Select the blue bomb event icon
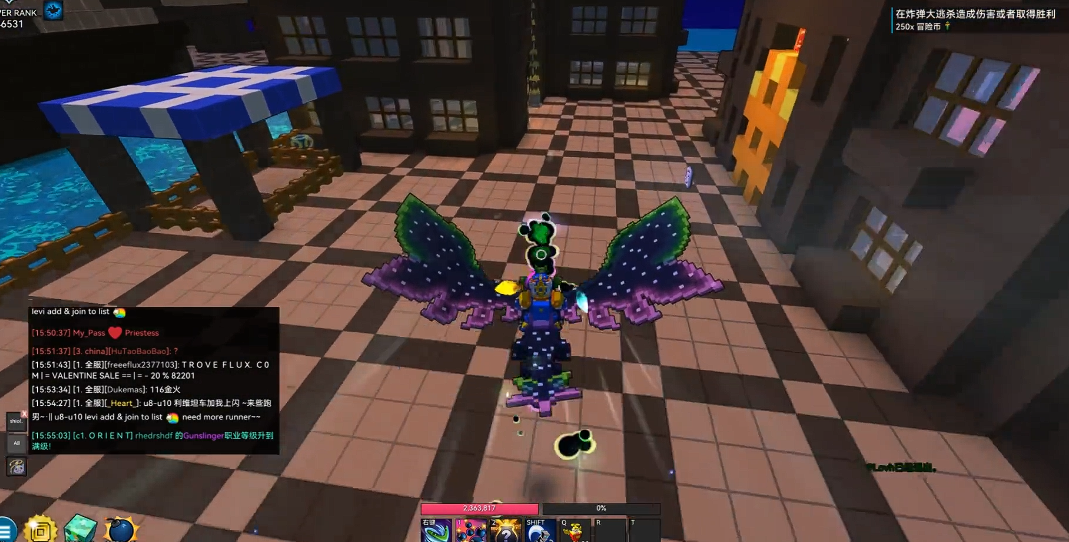The width and height of the screenshot is (1069, 542). coord(119,529)
